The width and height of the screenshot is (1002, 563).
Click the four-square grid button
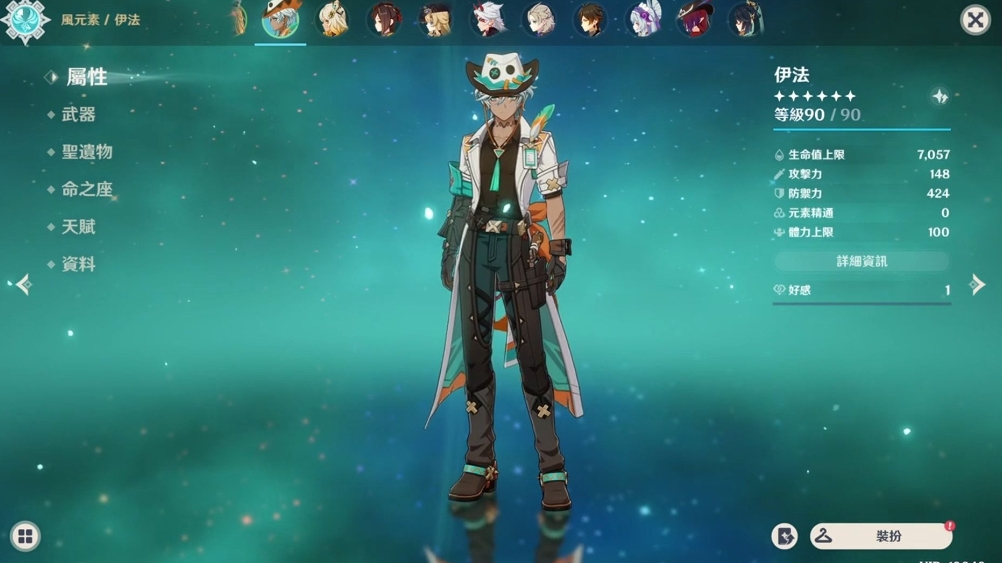point(25,536)
